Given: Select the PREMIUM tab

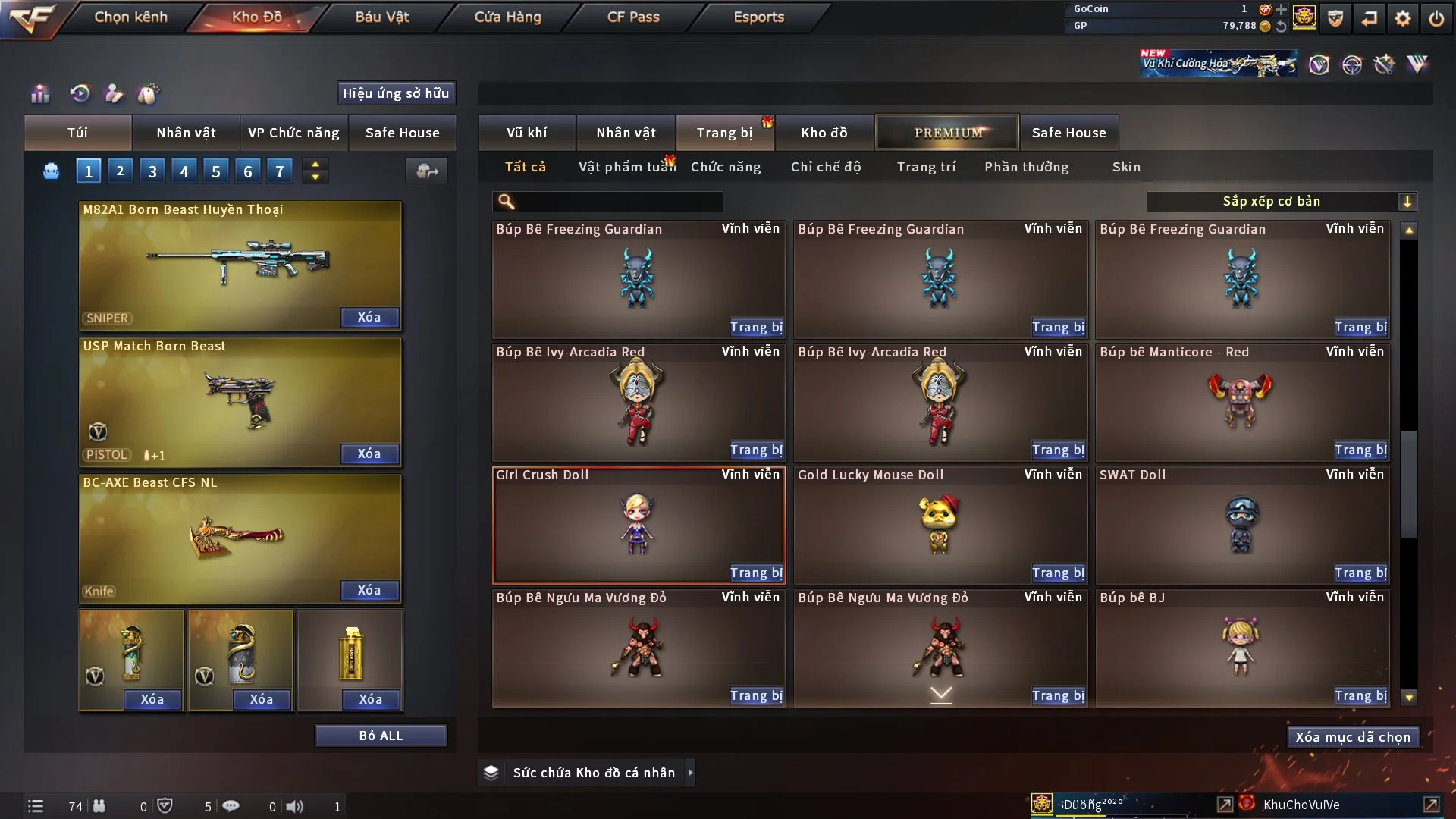Looking at the screenshot, I should click(x=947, y=133).
